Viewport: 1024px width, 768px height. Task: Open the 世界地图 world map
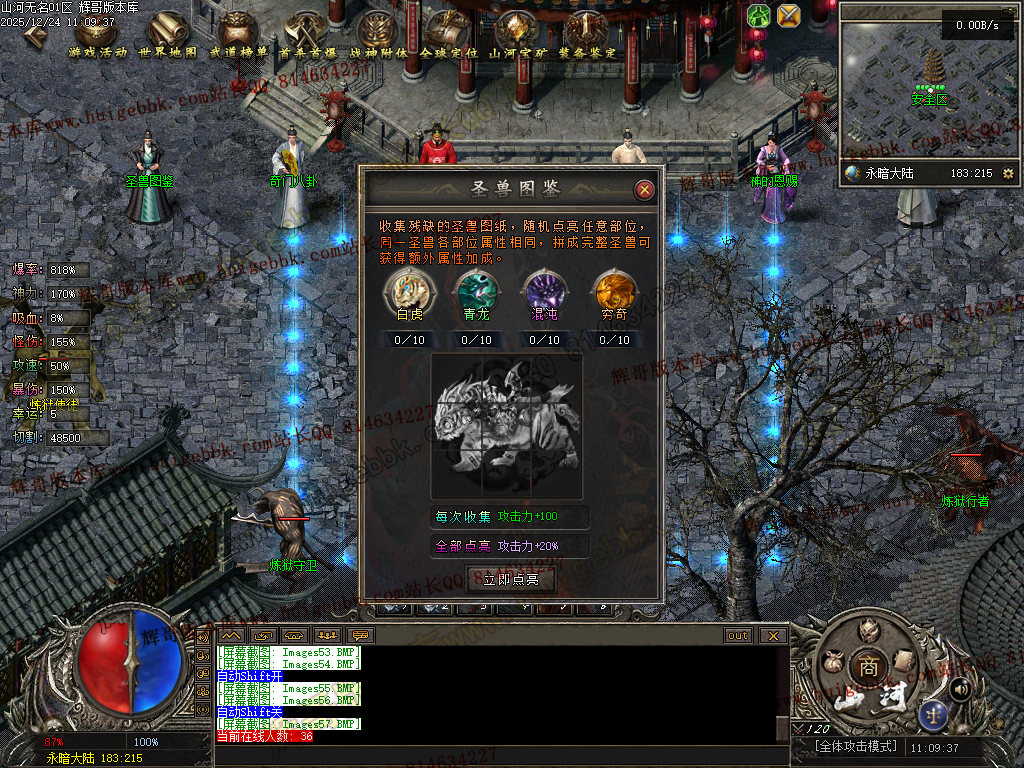(168, 33)
